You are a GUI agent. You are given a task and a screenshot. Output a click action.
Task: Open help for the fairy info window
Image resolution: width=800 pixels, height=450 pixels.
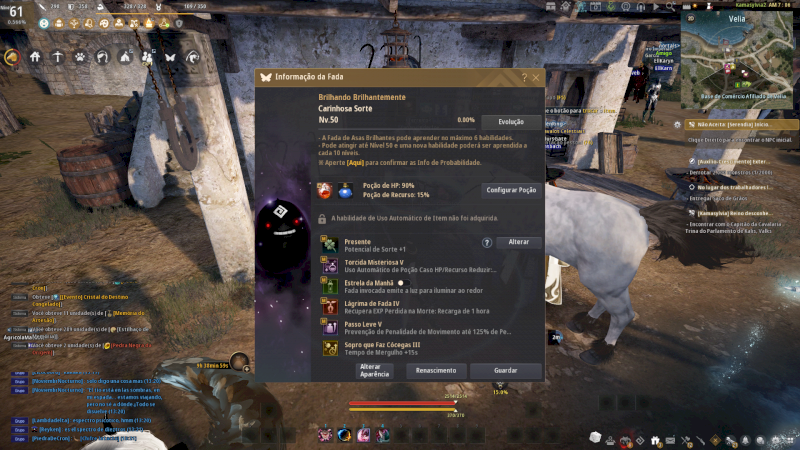[524, 77]
